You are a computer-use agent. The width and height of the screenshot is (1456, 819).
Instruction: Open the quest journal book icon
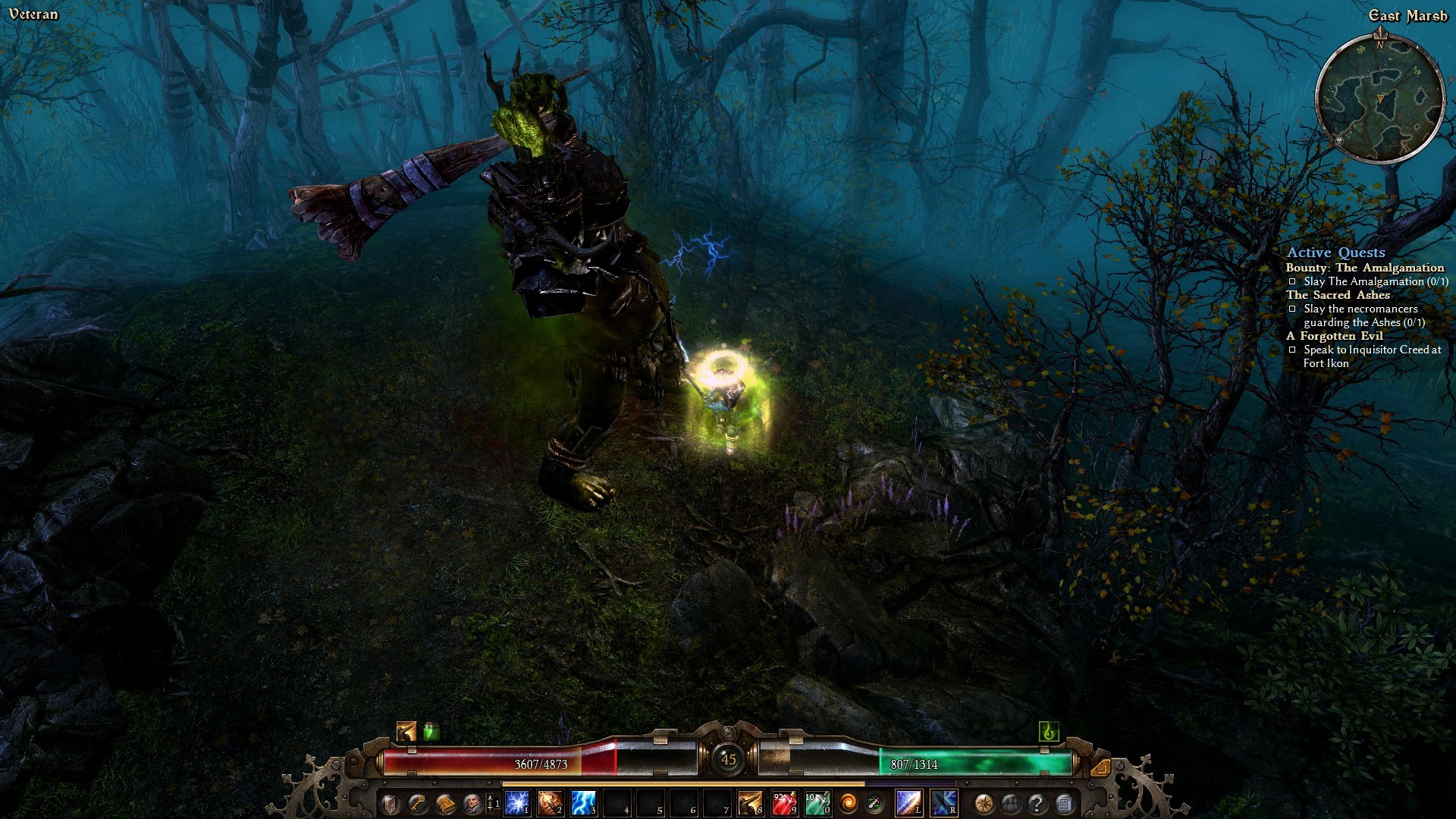[x=445, y=802]
